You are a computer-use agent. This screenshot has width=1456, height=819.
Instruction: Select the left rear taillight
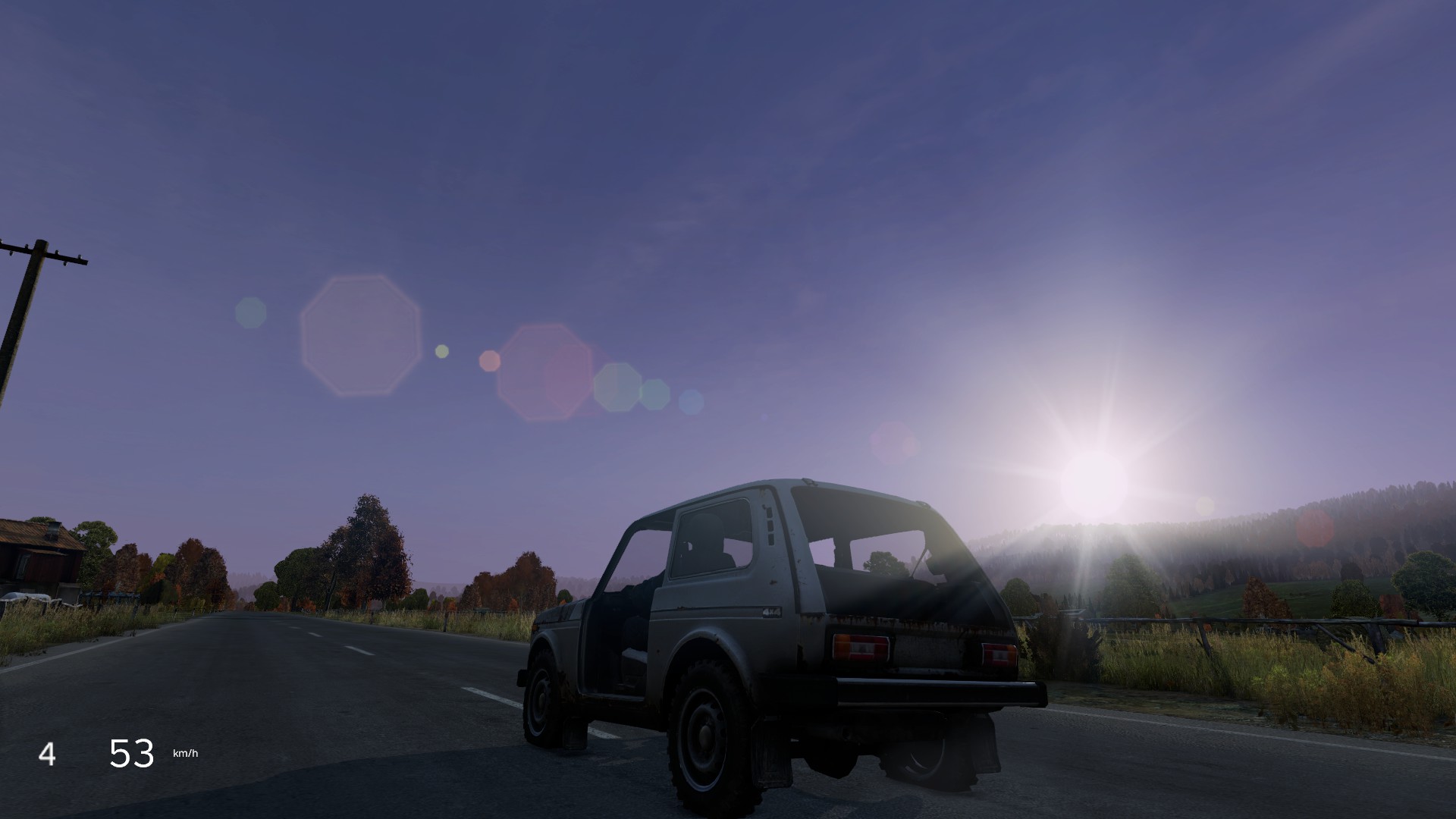[861, 646]
